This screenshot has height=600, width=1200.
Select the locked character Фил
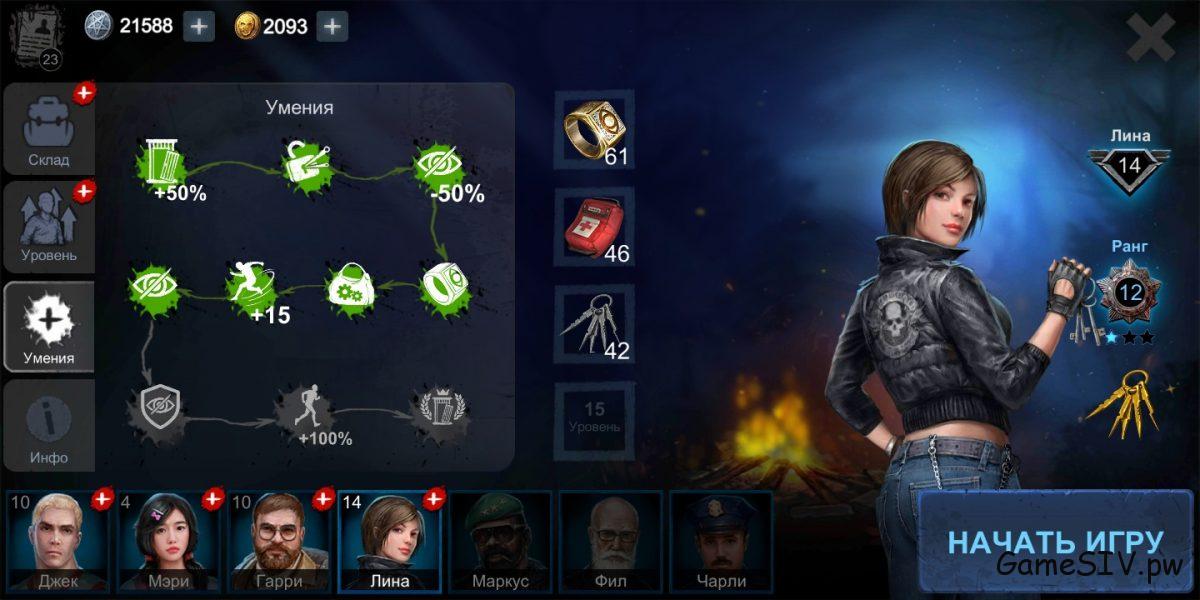[x=610, y=540]
